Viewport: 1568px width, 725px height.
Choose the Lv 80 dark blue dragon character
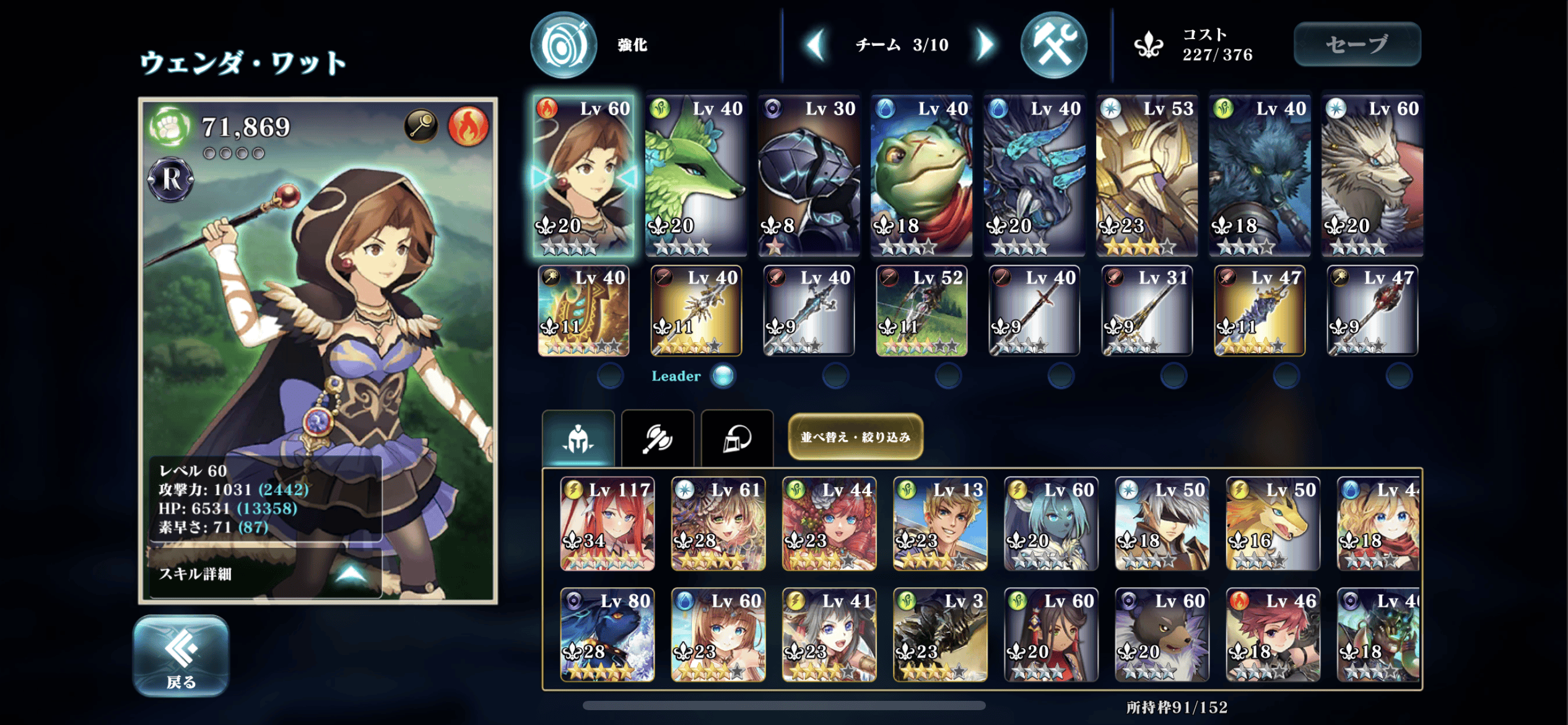pos(607,635)
